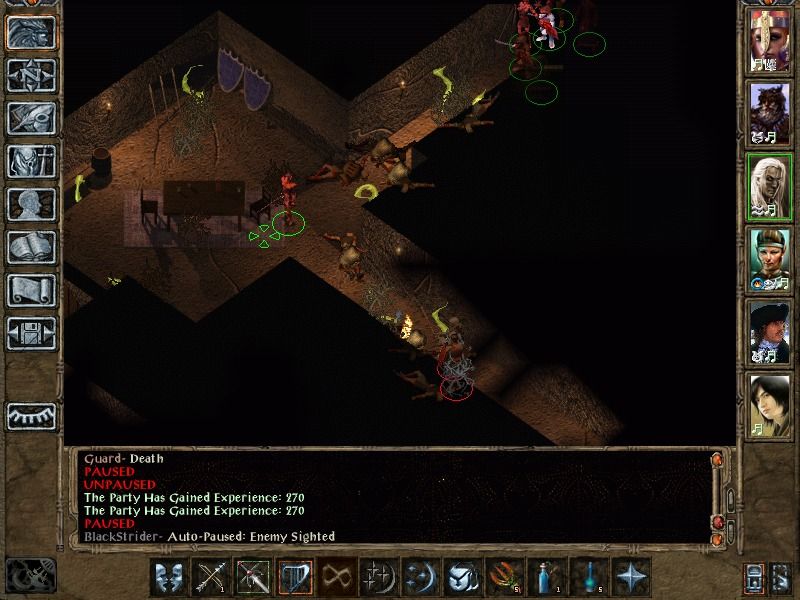Choose the bow and arrow weapon slot
This screenshot has height=600, width=800.
(x=212, y=577)
